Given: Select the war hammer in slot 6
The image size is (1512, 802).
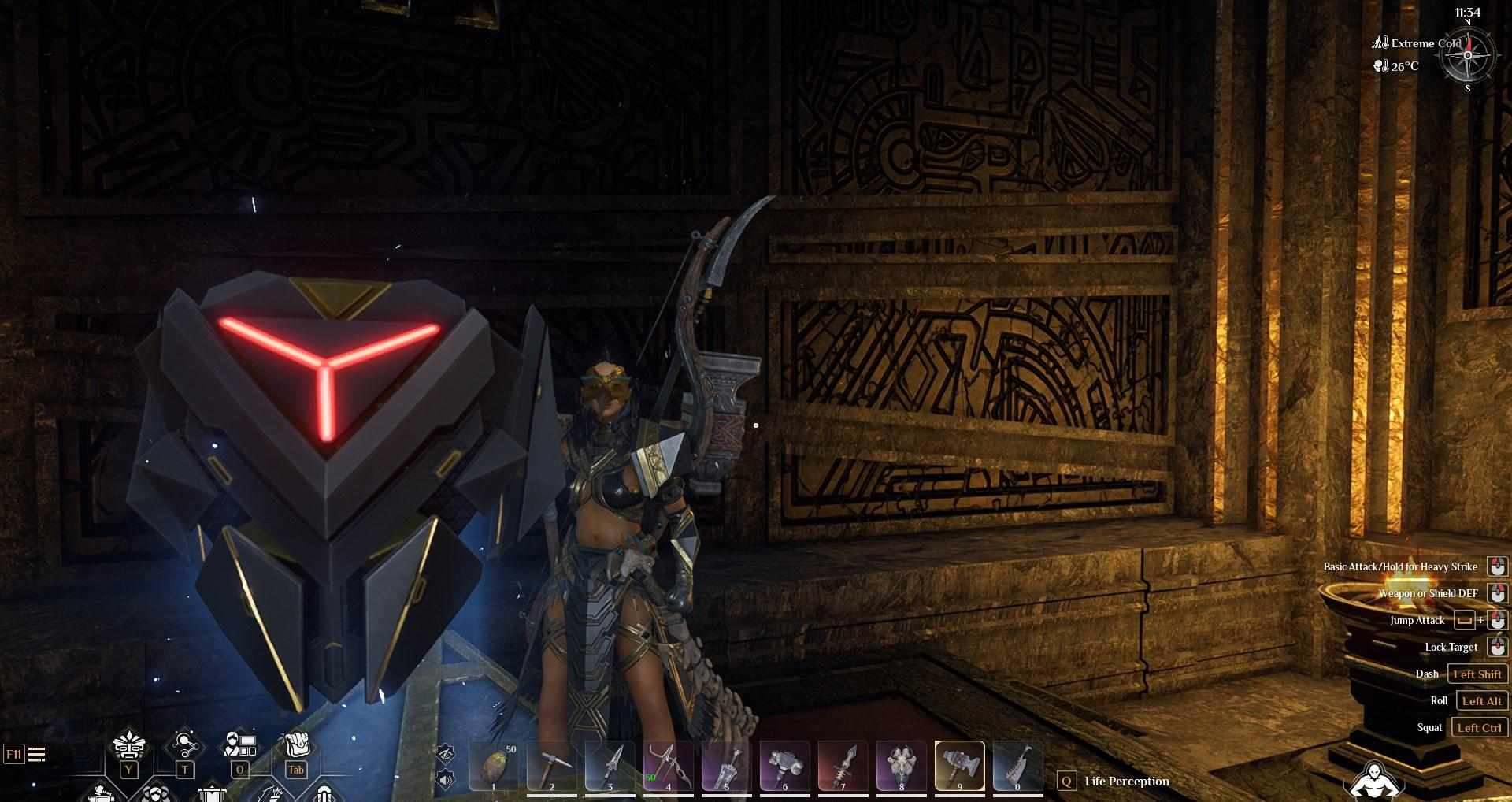Looking at the screenshot, I should point(784,766).
